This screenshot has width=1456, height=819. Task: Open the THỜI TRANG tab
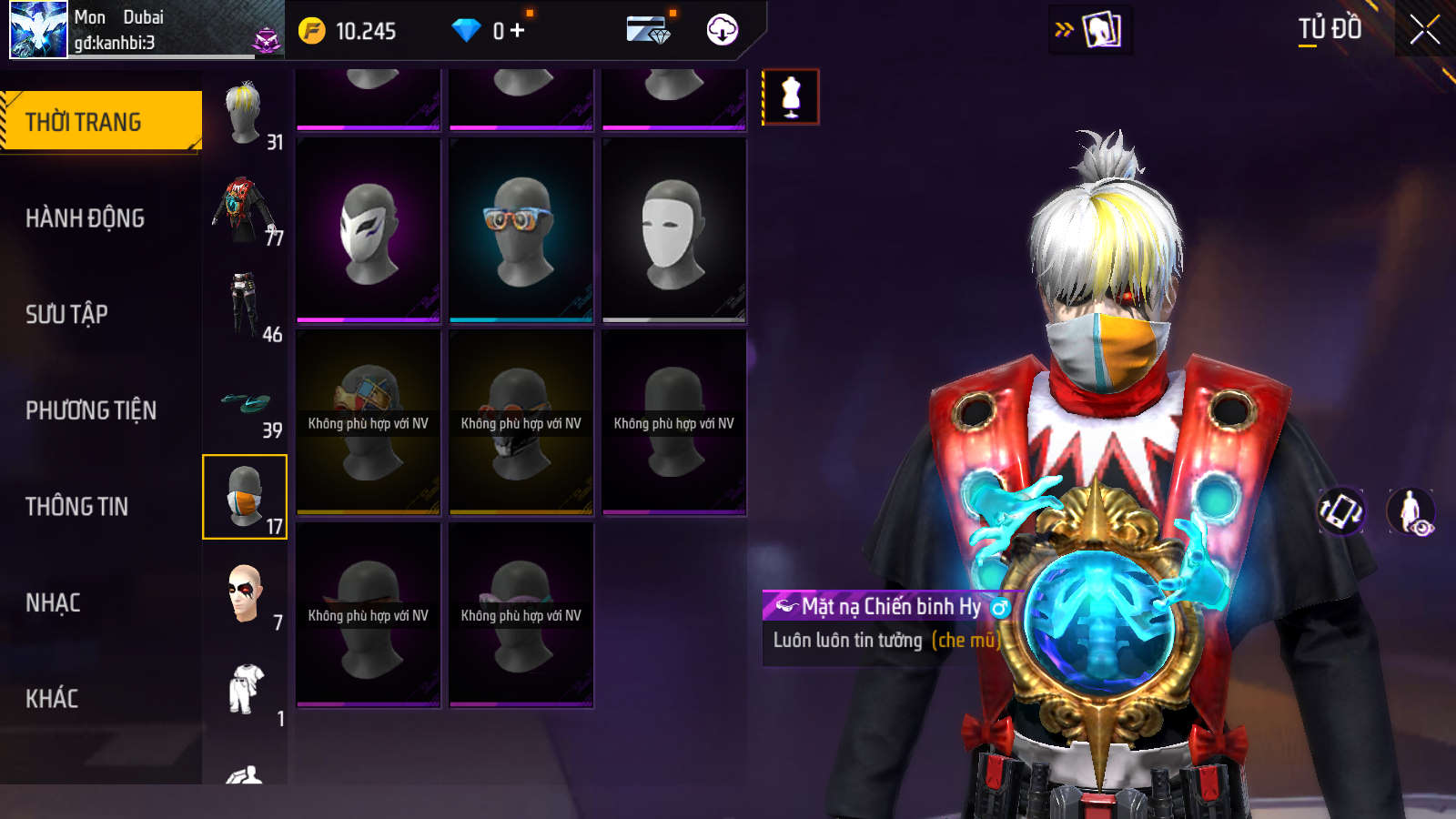100,122
